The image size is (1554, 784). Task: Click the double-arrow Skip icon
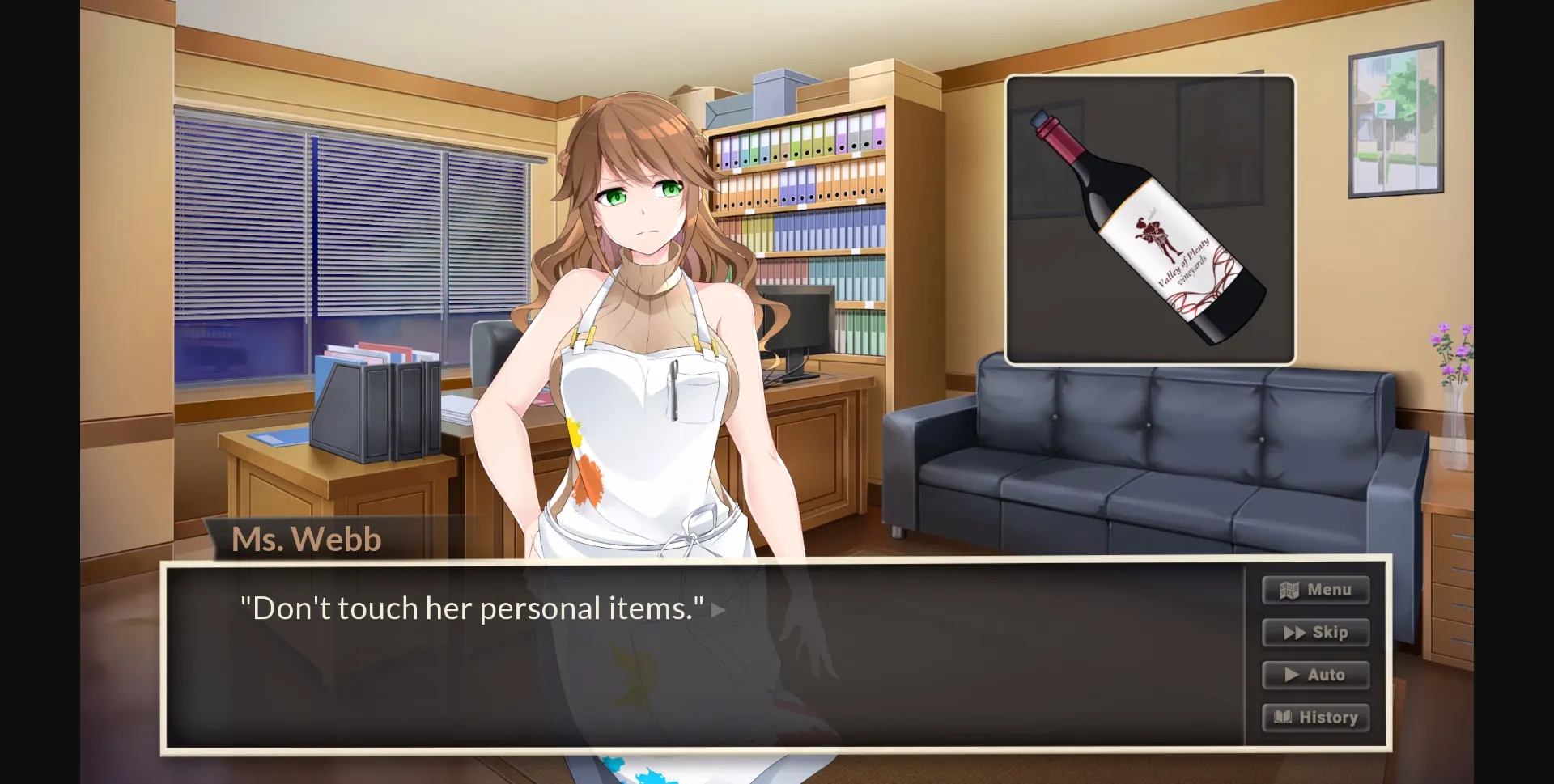coord(1294,633)
